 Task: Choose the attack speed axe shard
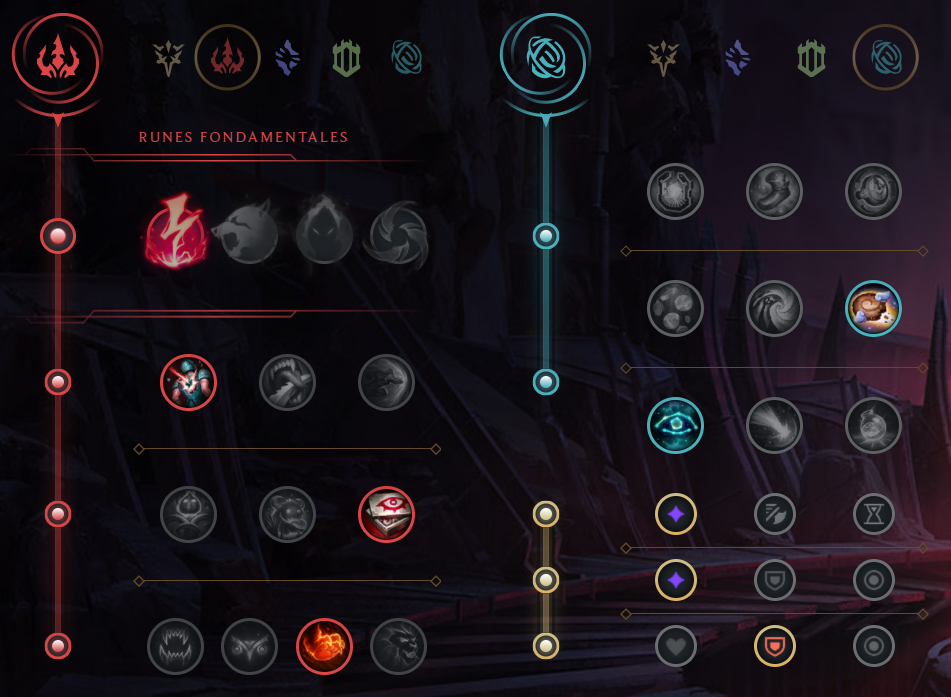(774, 514)
